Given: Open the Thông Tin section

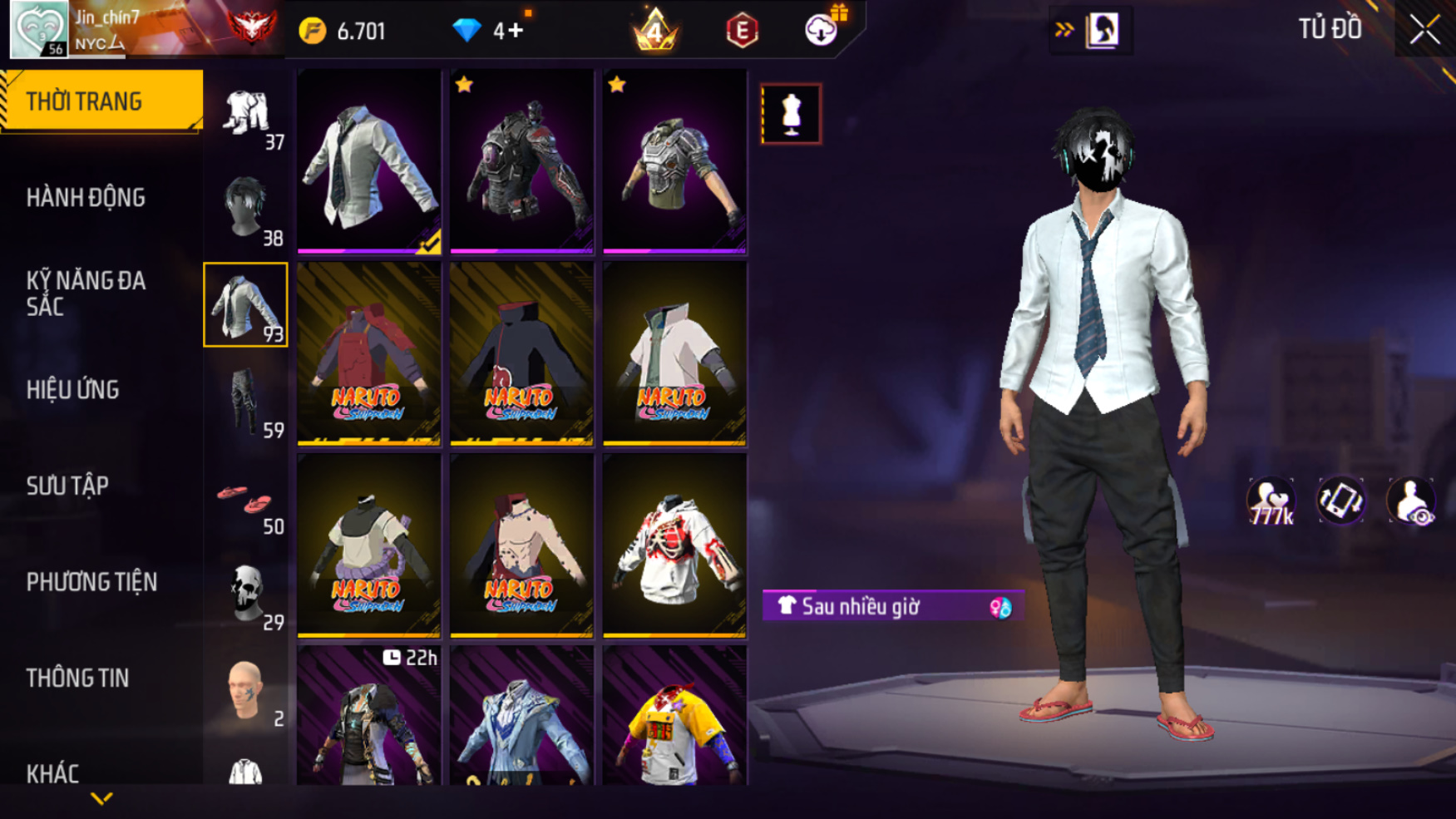Looking at the screenshot, I should point(77,678).
